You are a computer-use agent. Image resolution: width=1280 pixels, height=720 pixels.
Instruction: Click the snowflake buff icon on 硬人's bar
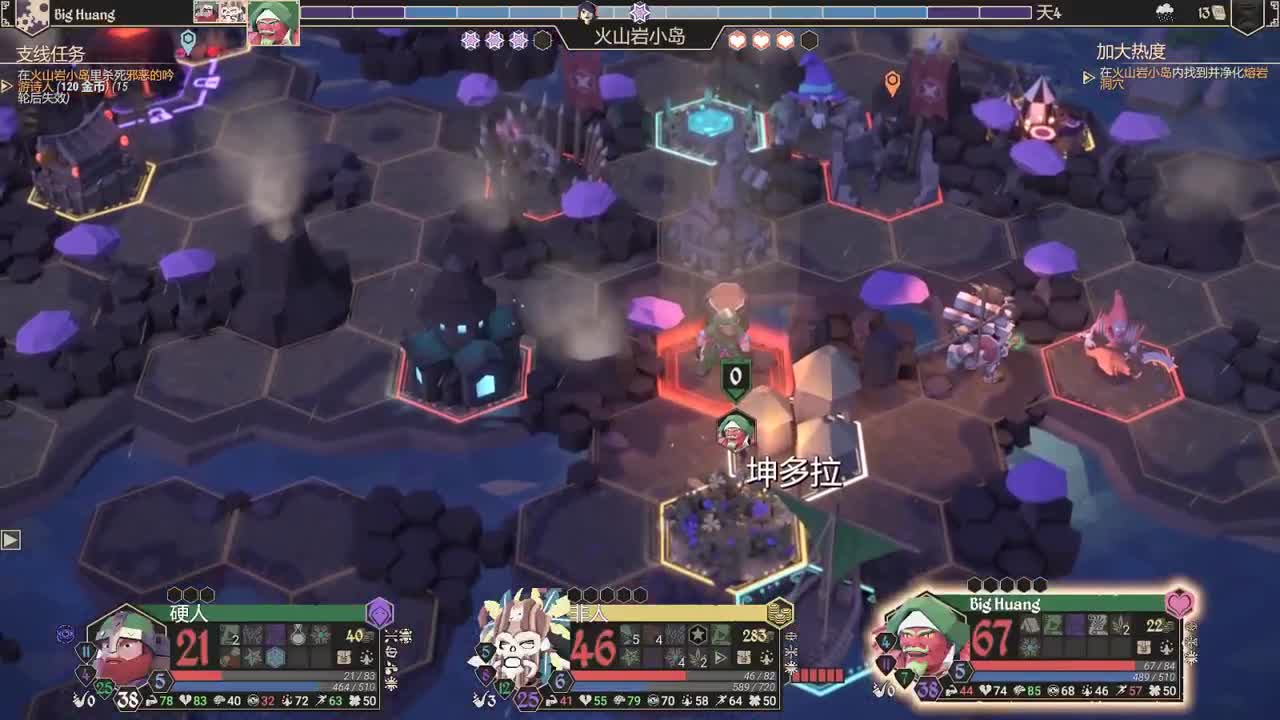point(321,634)
